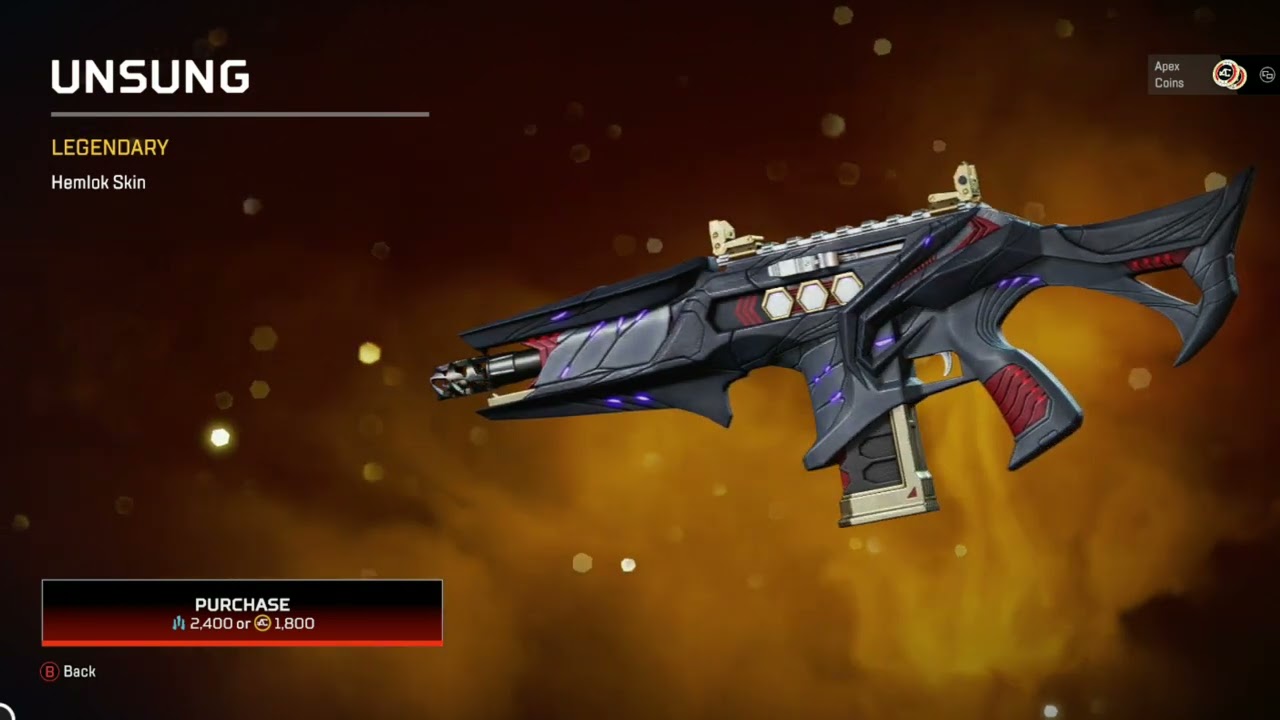1280x720 pixels.
Task: Click the LEGENDARY rarity label
Action: [110, 147]
